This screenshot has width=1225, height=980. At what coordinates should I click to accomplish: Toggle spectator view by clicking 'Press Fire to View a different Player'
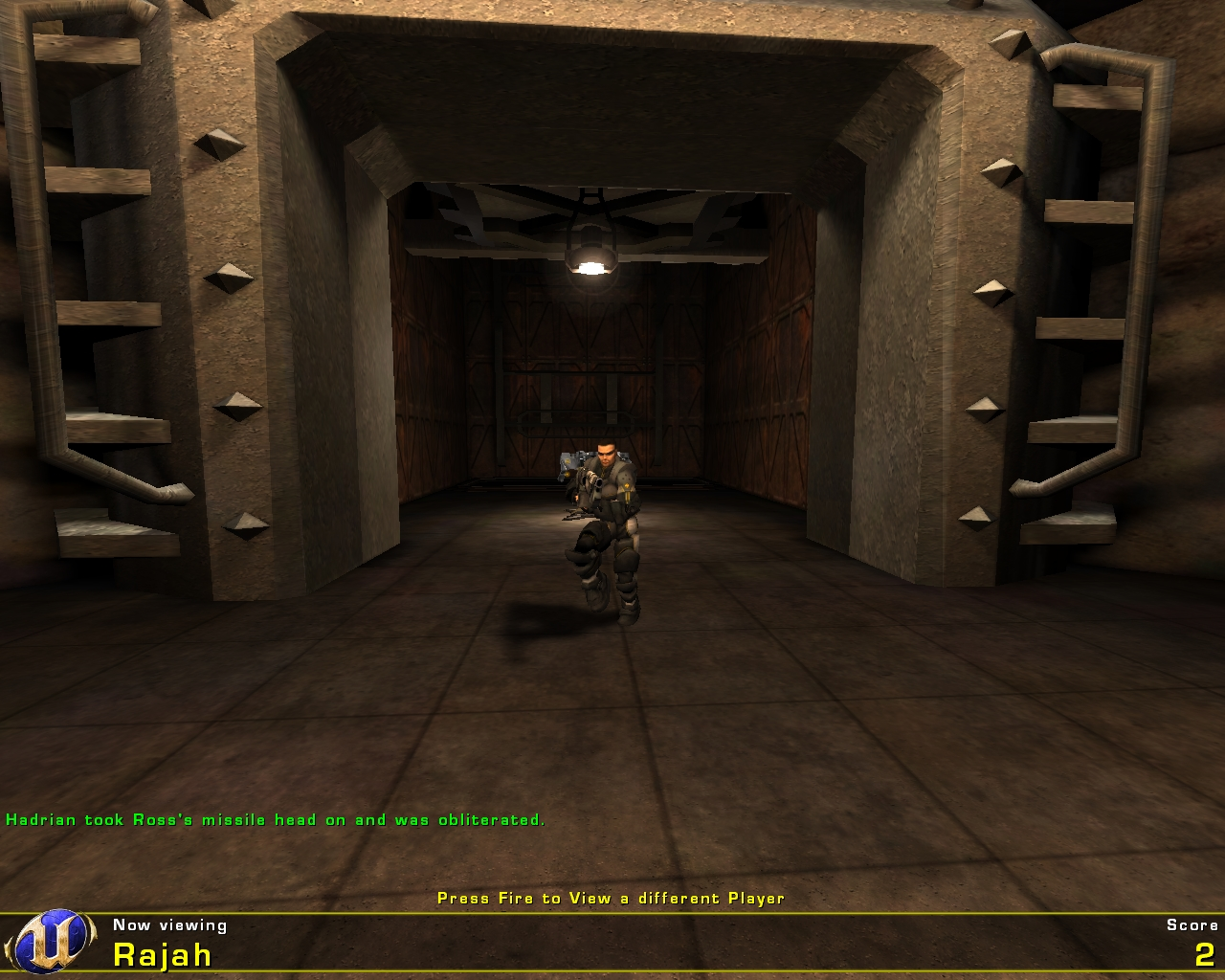pyautogui.click(x=611, y=899)
